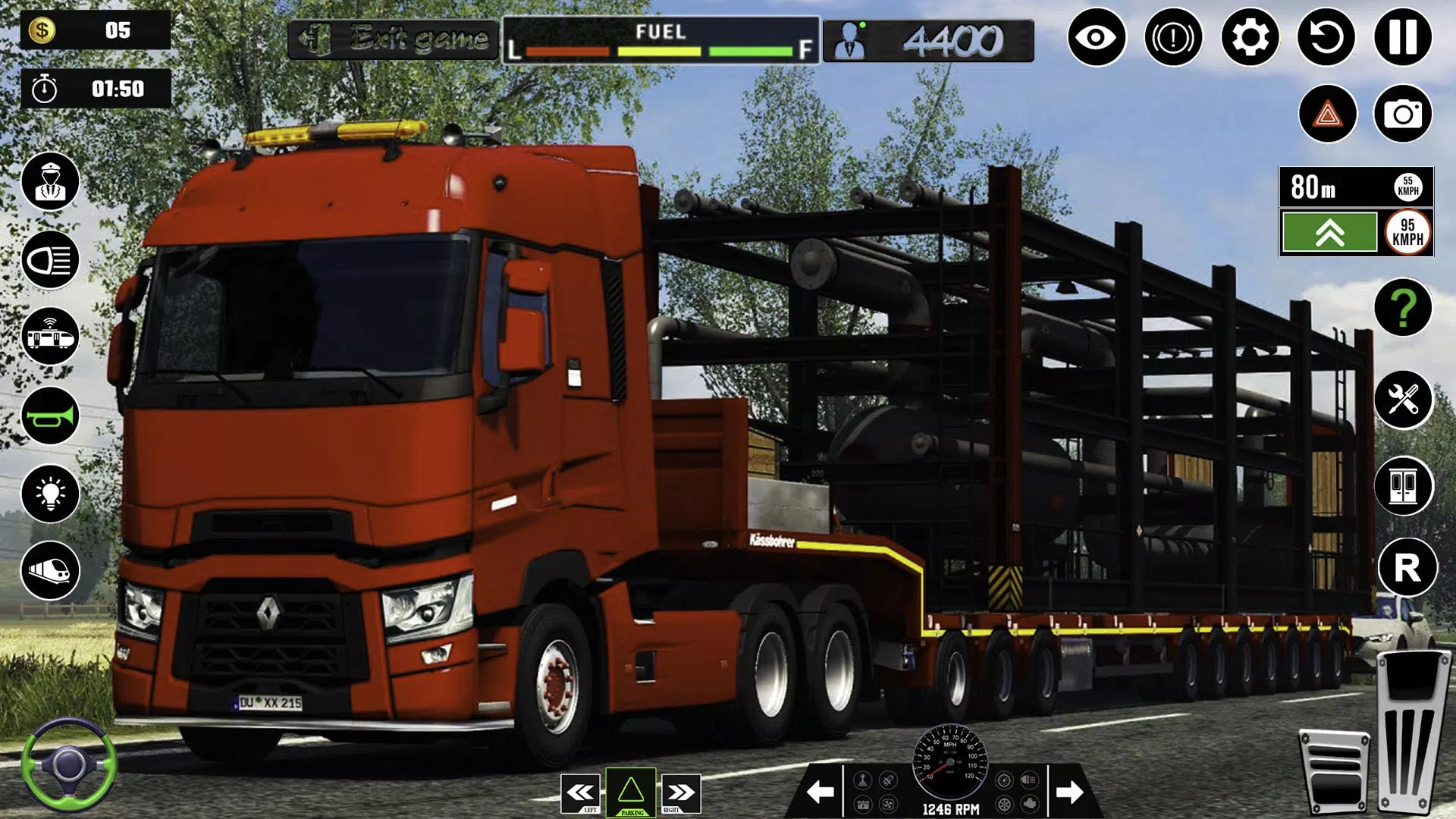Shift into reverse with the R button
Screen dimensions: 1456x819
(1407, 567)
